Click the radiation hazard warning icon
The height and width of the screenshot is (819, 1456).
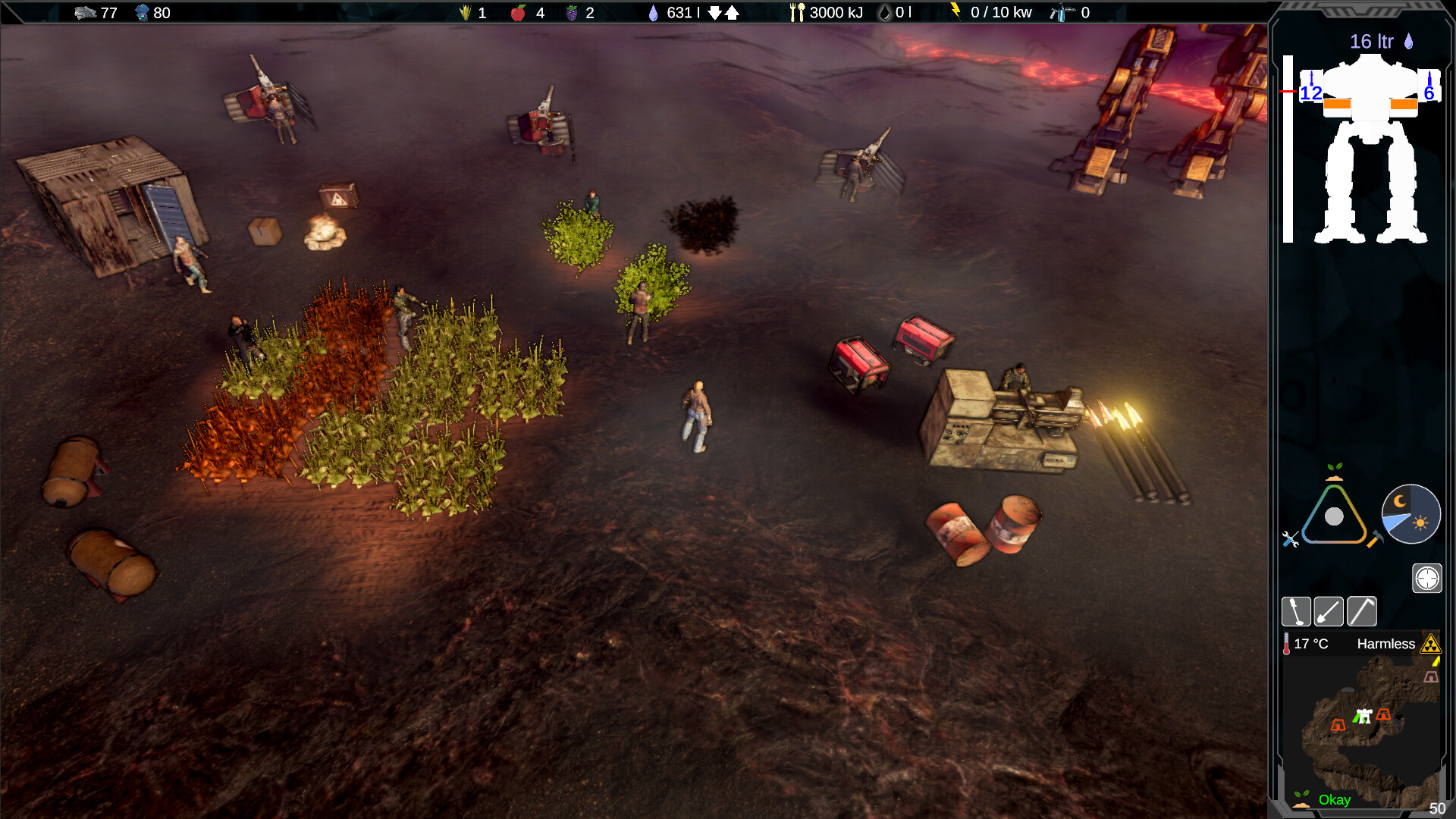(1430, 645)
